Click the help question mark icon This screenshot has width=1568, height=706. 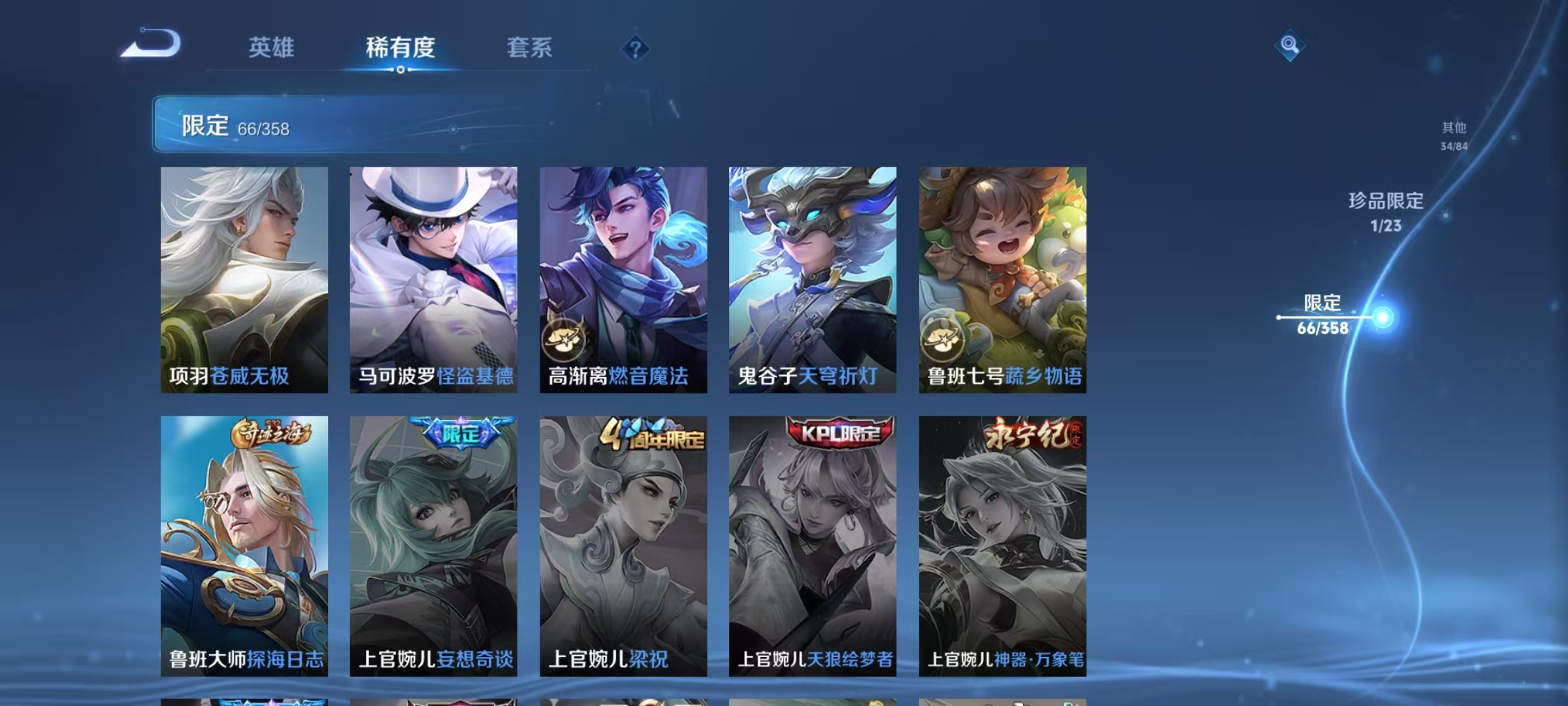[x=631, y=48]
